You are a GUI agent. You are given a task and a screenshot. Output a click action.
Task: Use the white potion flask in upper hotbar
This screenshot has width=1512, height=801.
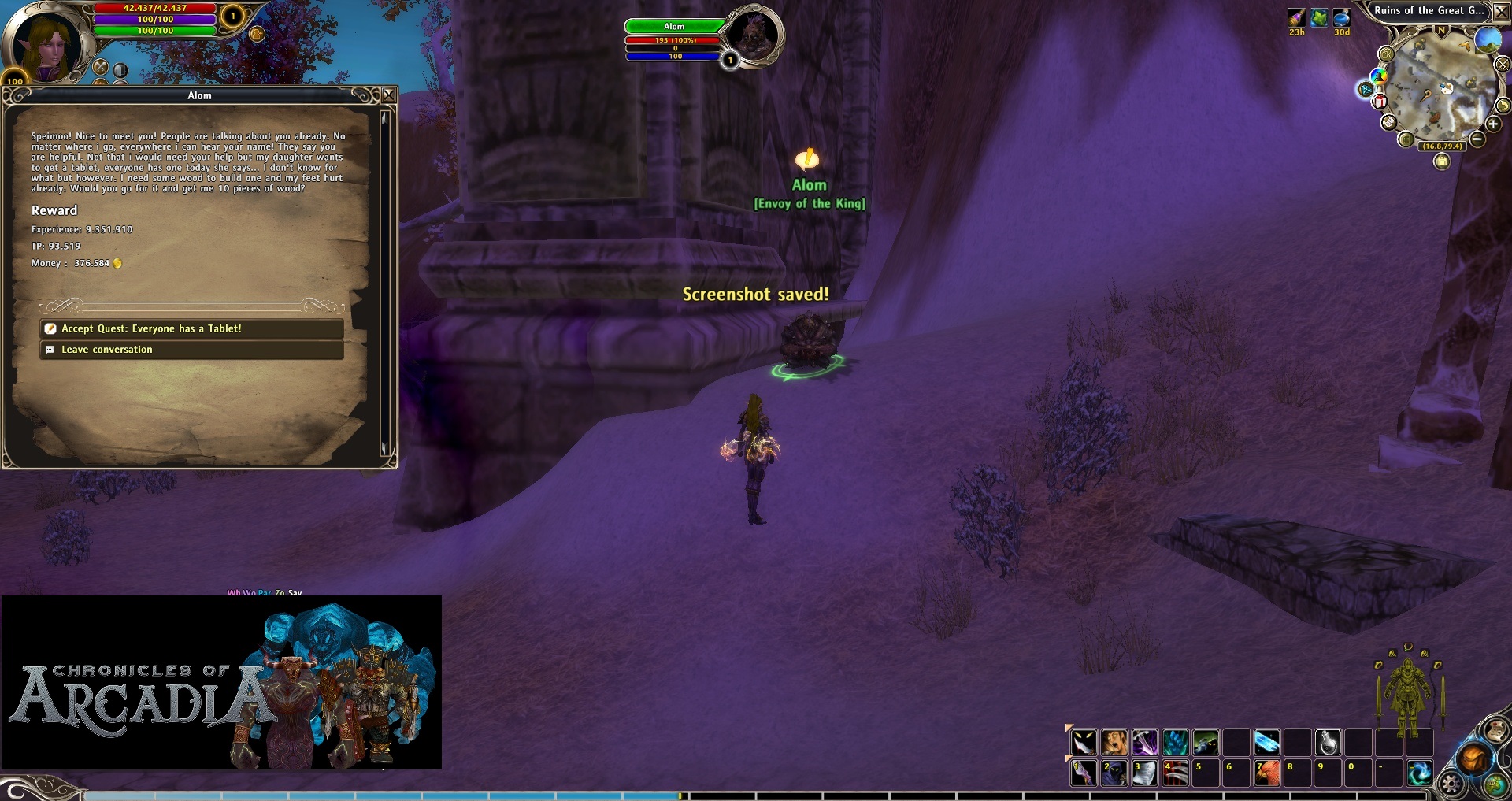pos(1328,743)
